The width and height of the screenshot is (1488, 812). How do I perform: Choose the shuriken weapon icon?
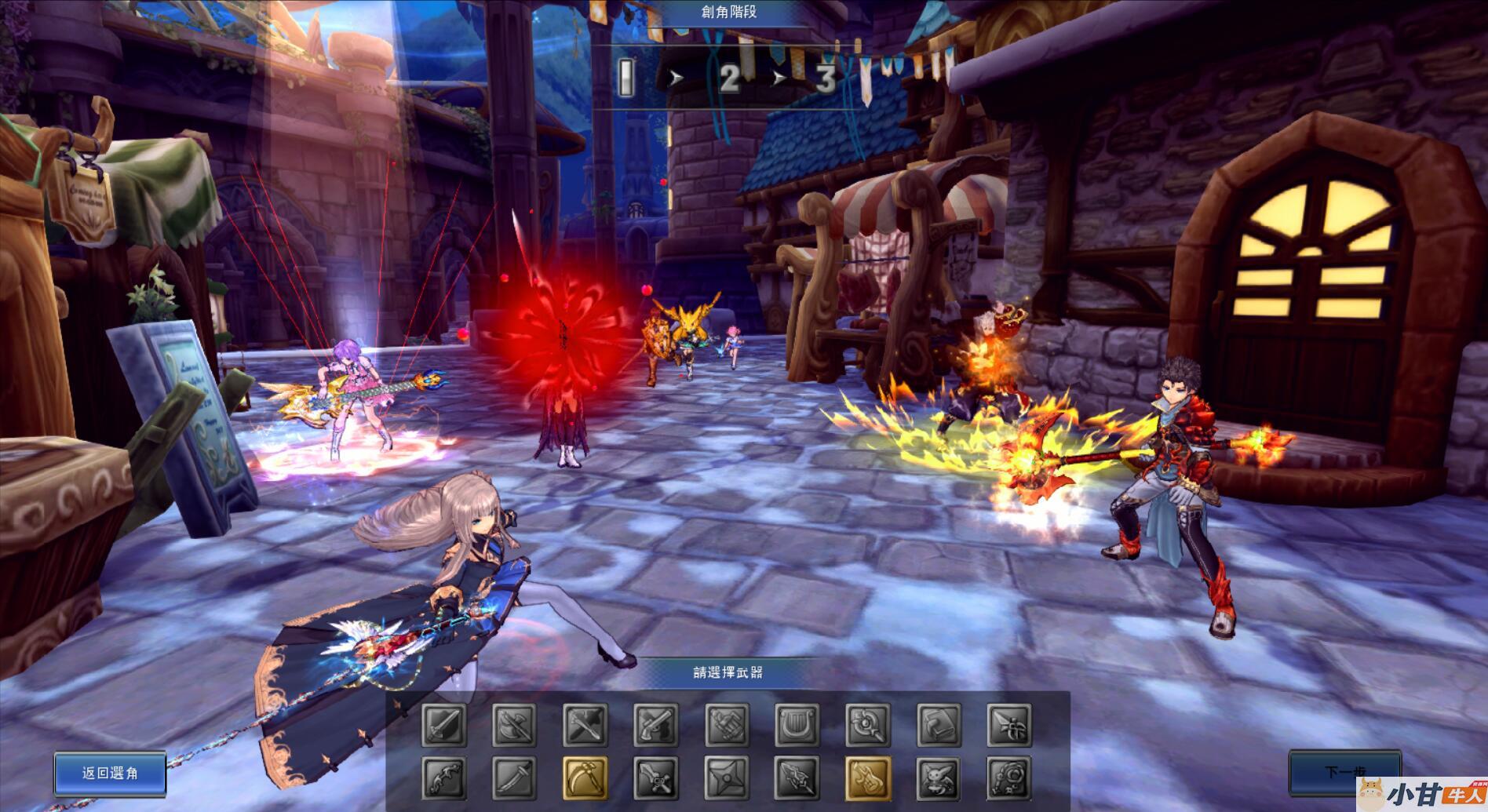tap(727, 777)
